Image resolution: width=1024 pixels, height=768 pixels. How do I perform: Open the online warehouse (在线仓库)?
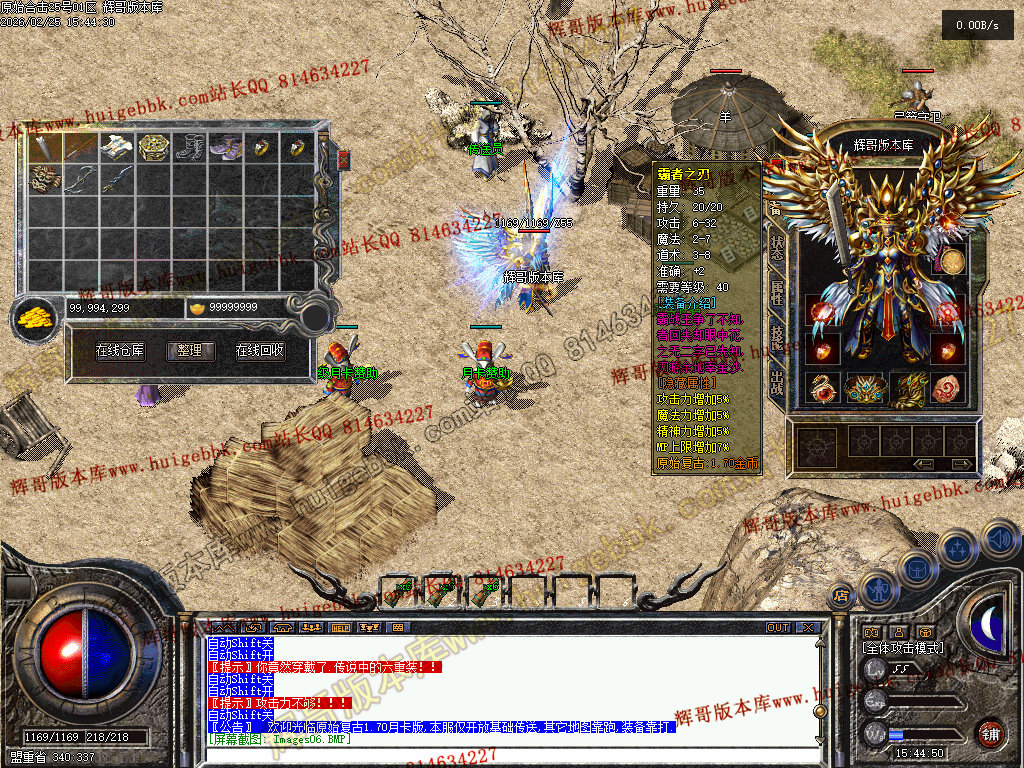point(120,351)
